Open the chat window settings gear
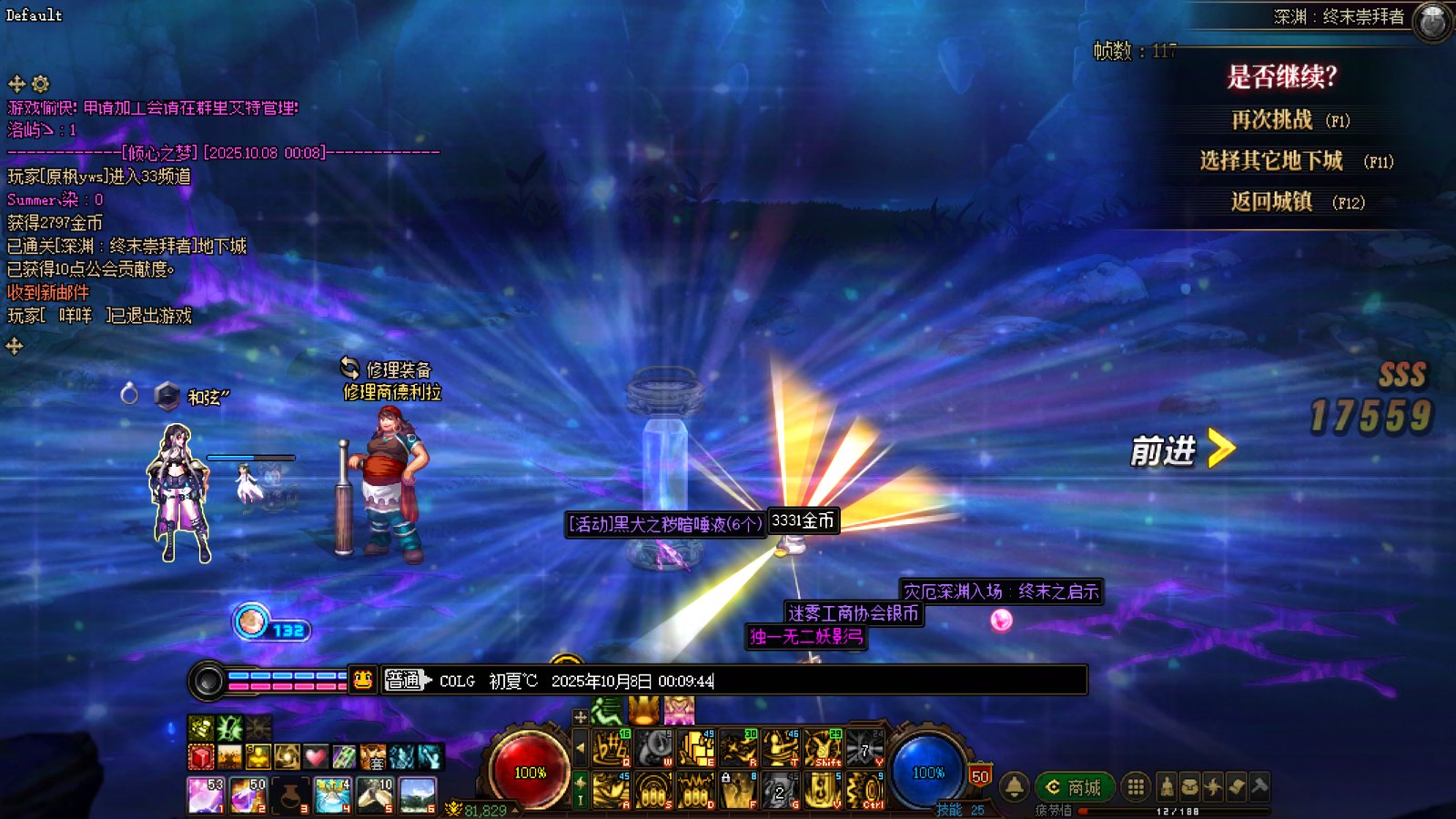The image size is (1456, 819). click(x=41, y=85)
